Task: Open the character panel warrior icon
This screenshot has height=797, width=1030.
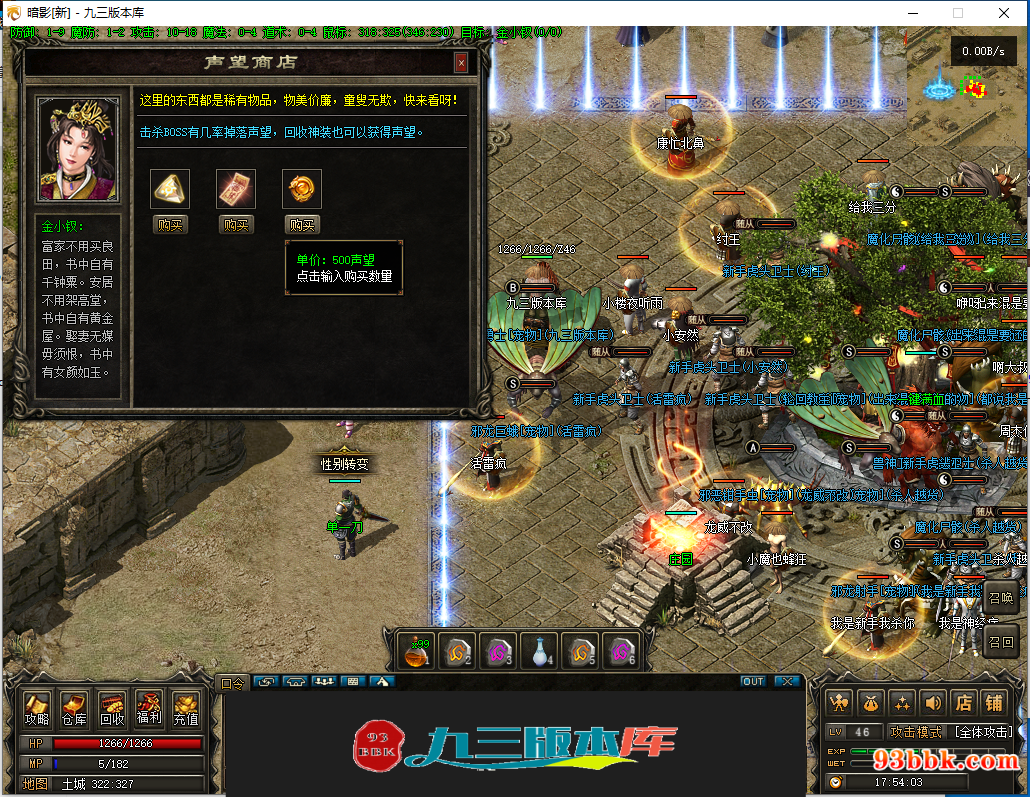Action: pos(840,703)
